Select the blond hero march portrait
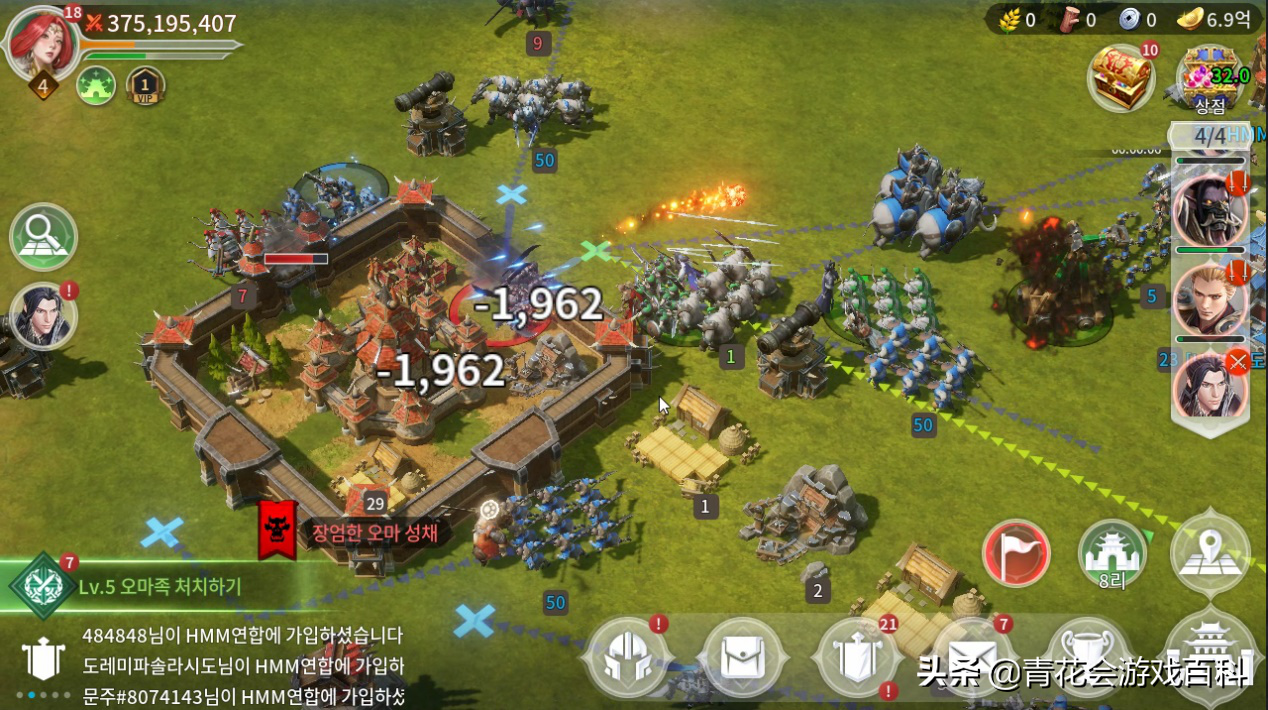 point(1210,298)
